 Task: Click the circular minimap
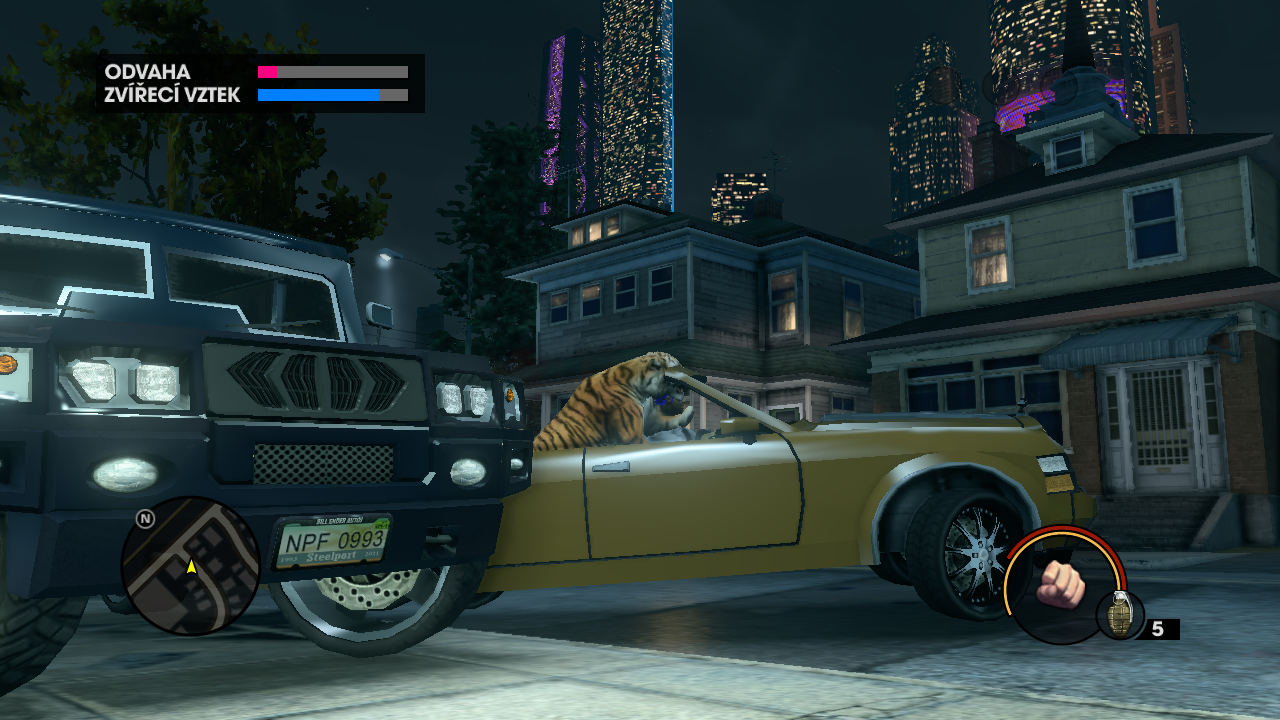pos(190,566)
